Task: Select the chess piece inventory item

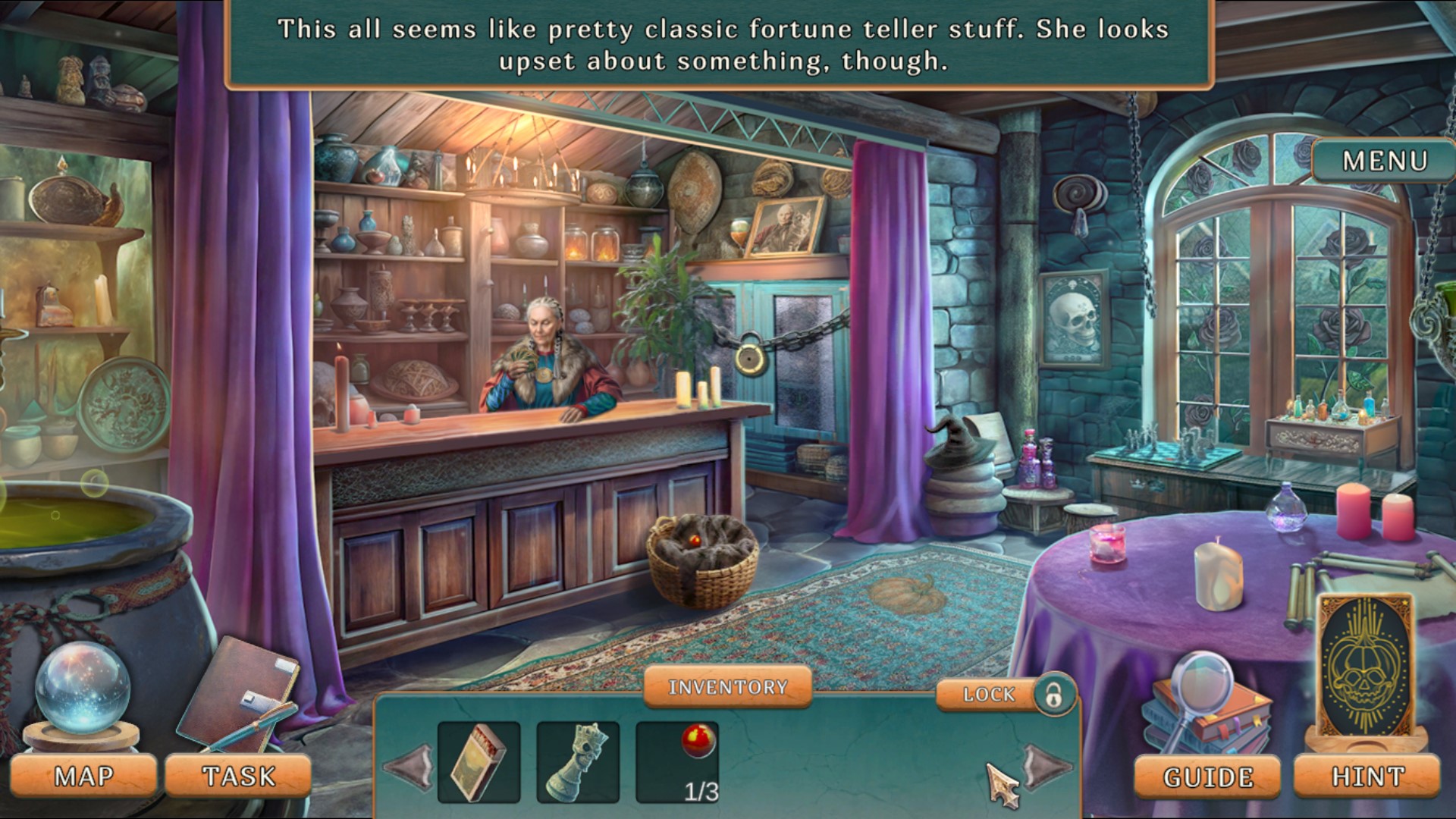Action: (578, 762)
